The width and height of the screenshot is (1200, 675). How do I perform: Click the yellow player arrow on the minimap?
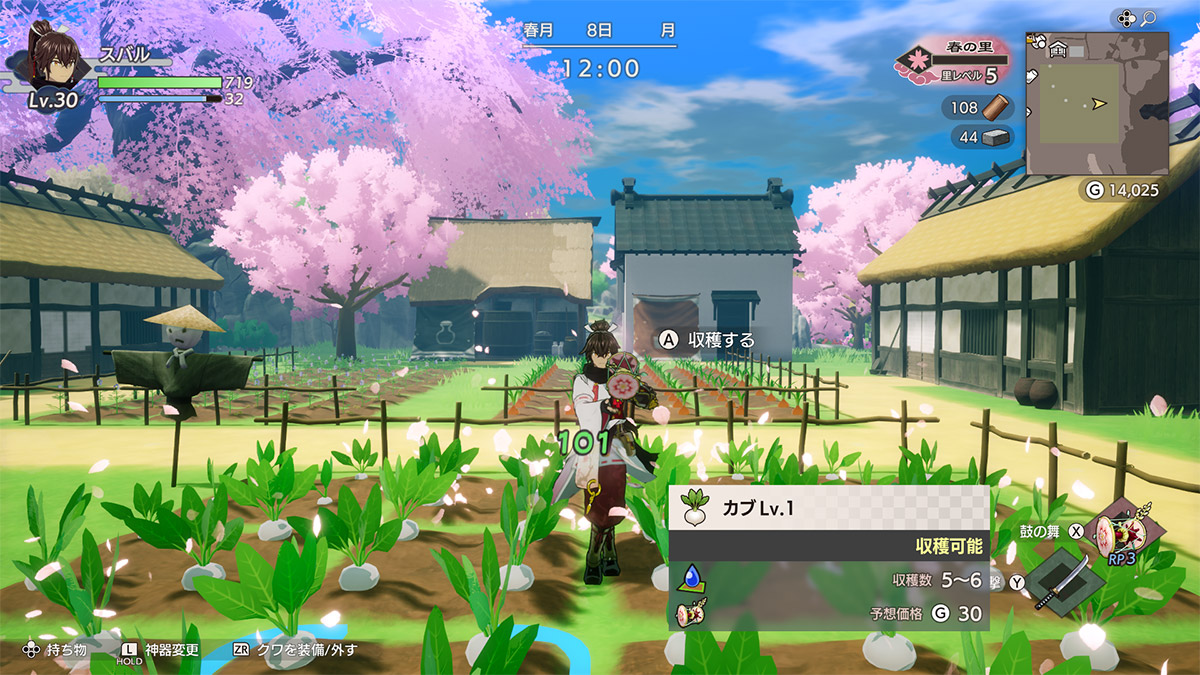1101,103
